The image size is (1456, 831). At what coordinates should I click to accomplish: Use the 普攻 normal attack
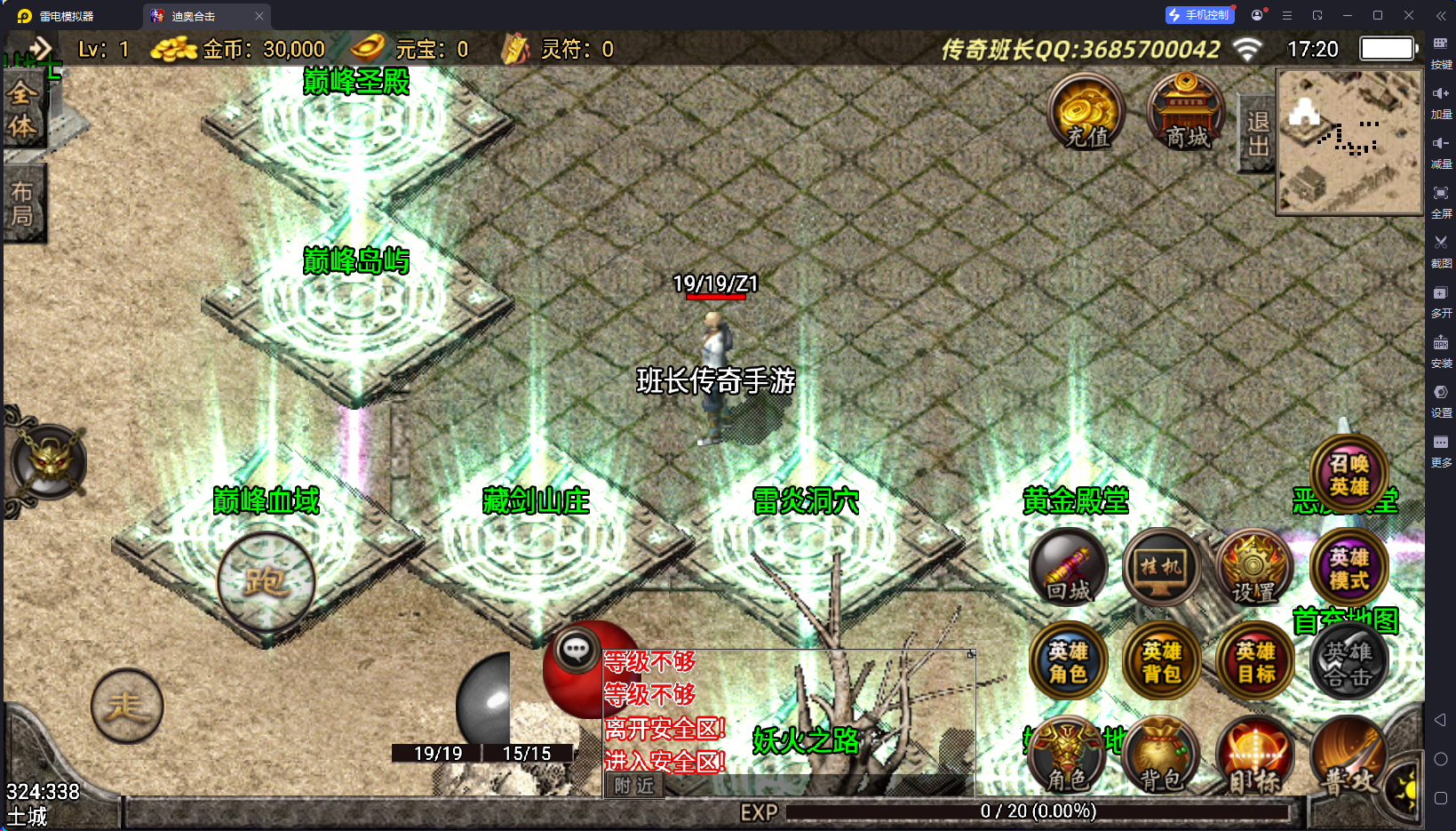click(1349, 757)
